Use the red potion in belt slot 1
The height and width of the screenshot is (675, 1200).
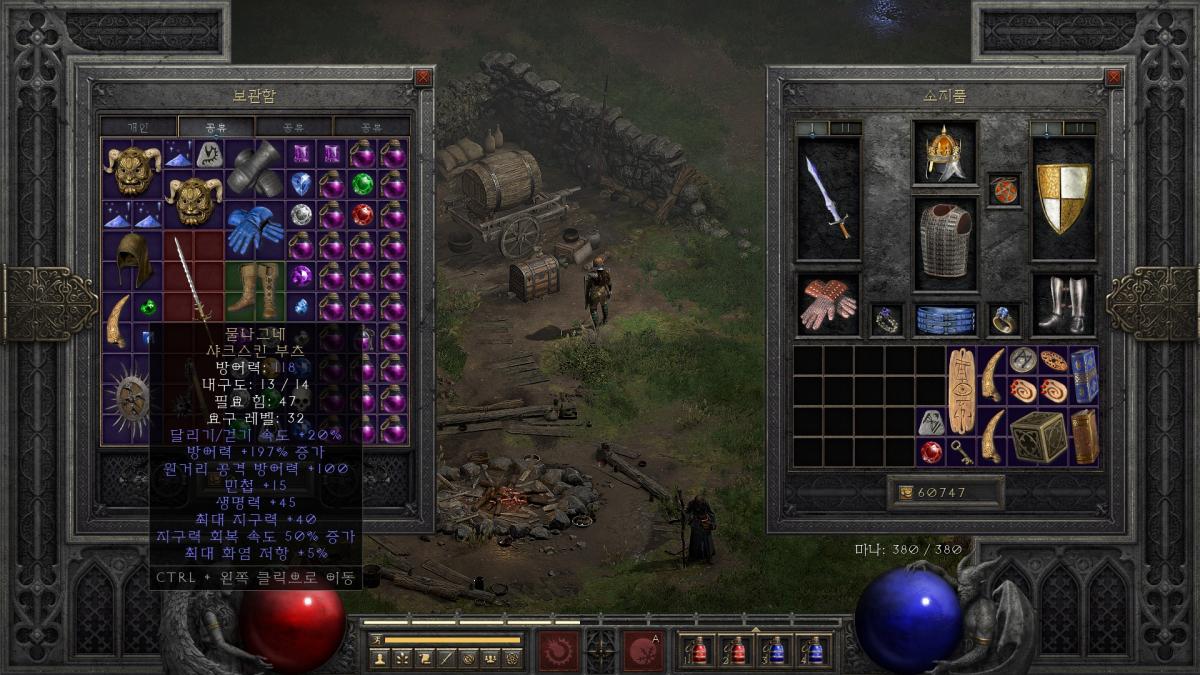[698, 650]
